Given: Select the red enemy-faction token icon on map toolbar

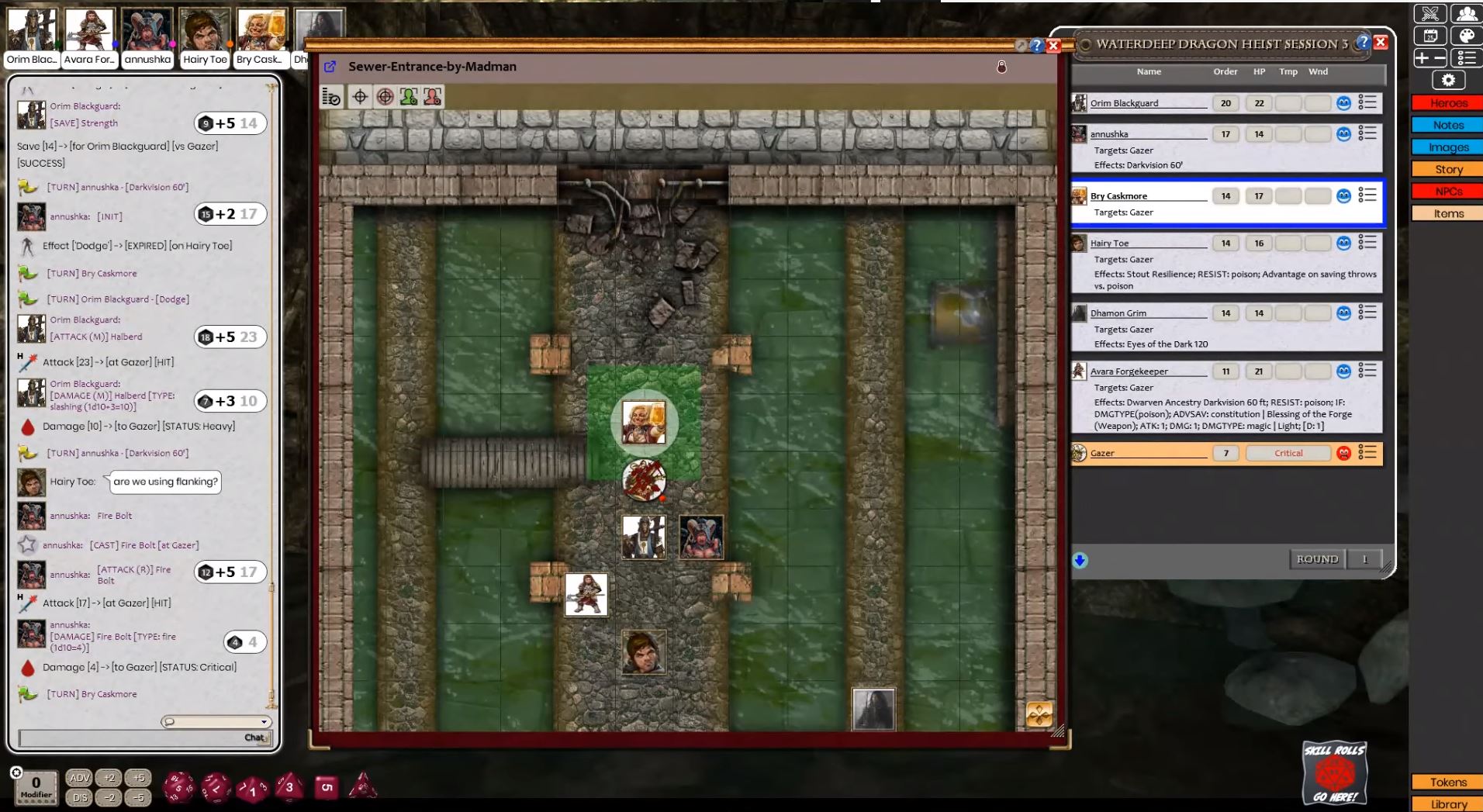Looking at the screenshot, I should click(433, 96).
